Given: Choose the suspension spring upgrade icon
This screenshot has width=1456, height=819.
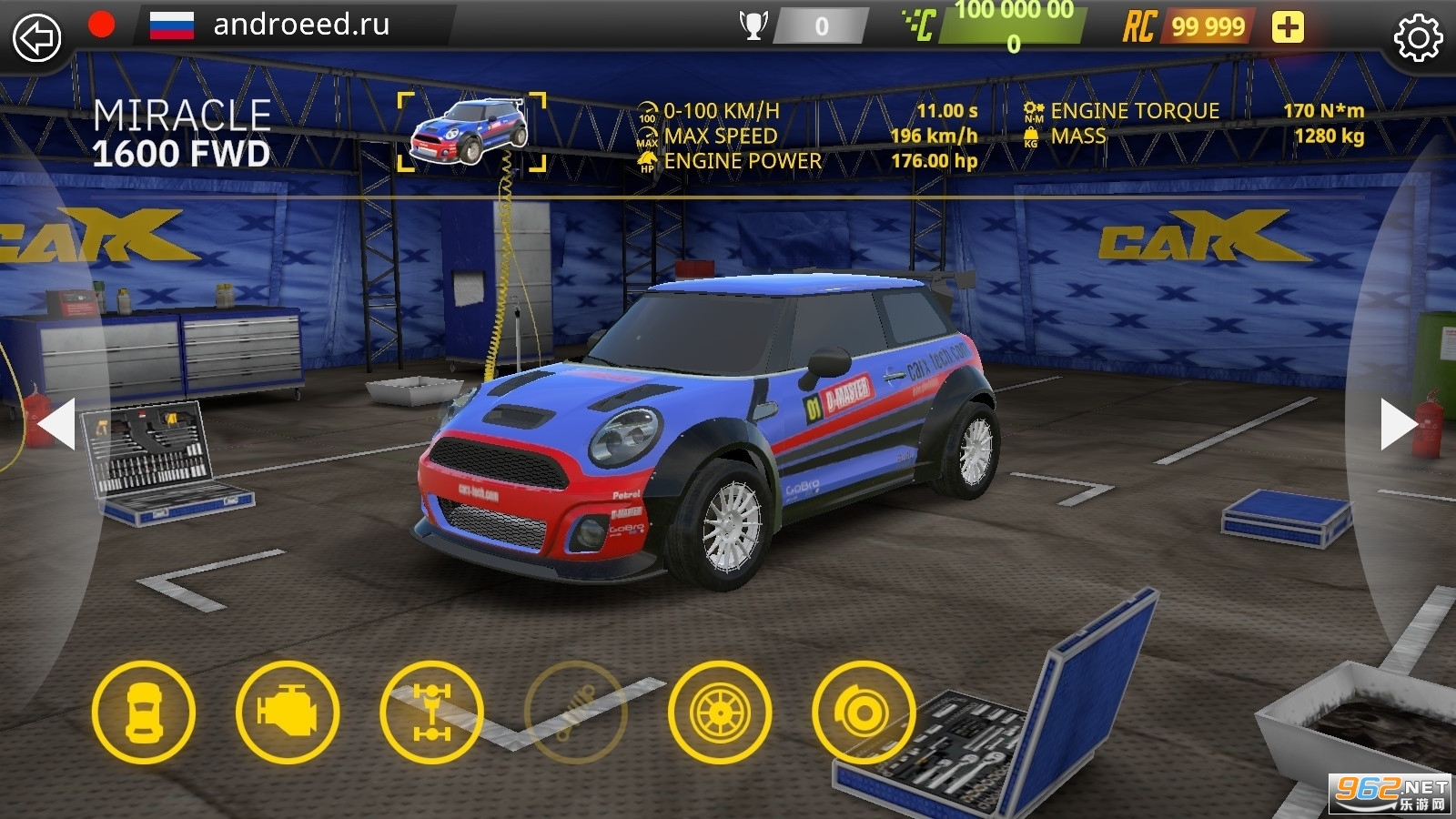Looking at the screenshot, I should 575,713.
